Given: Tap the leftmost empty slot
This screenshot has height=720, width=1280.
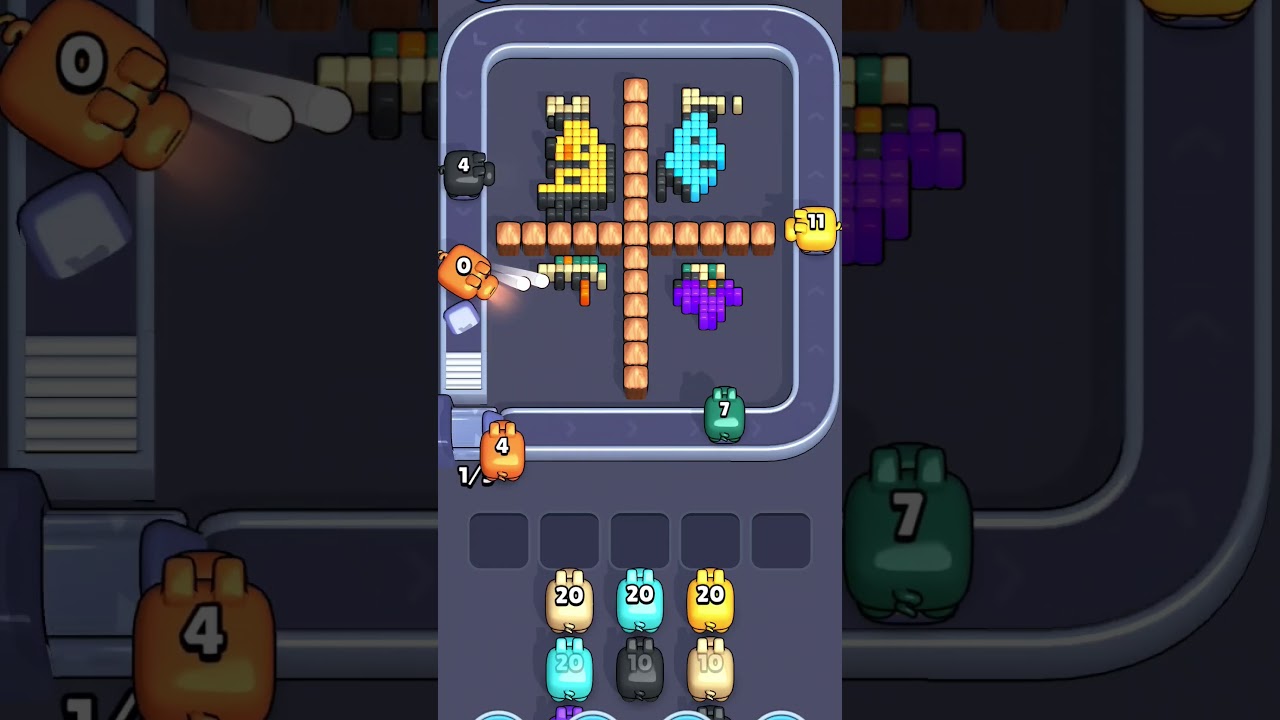Looking at the screenshot, I should (x=499, y=538).
